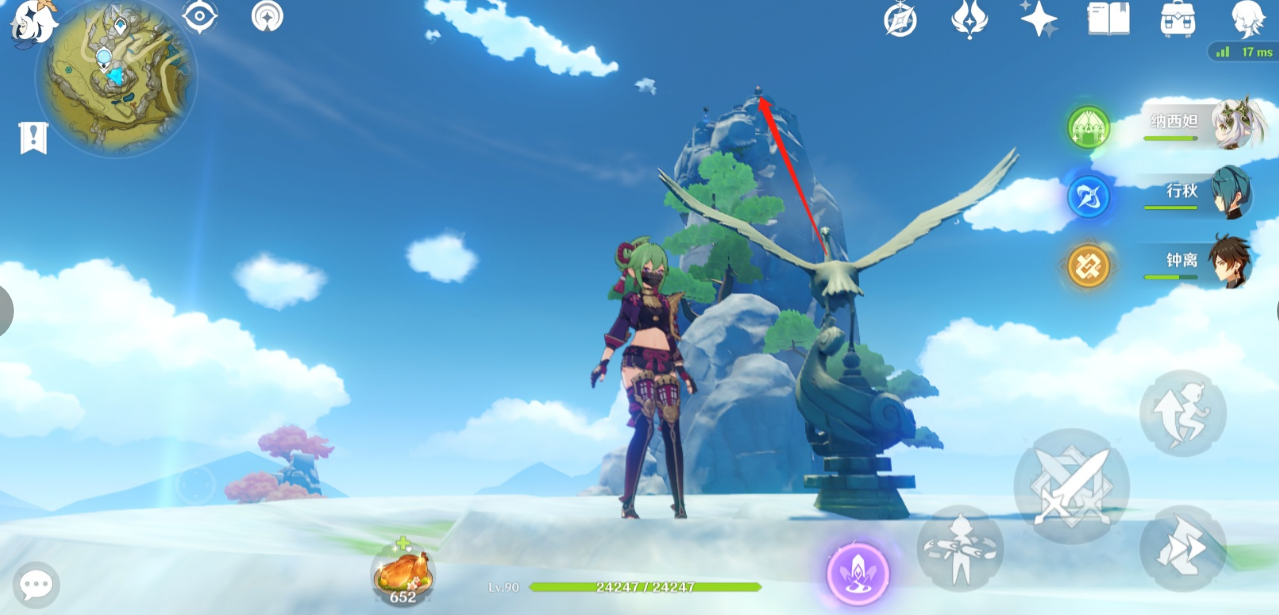The height and width of the screenshot is (615, 1279).
Task: Open the circular minimap
Action: coord(116,78)
